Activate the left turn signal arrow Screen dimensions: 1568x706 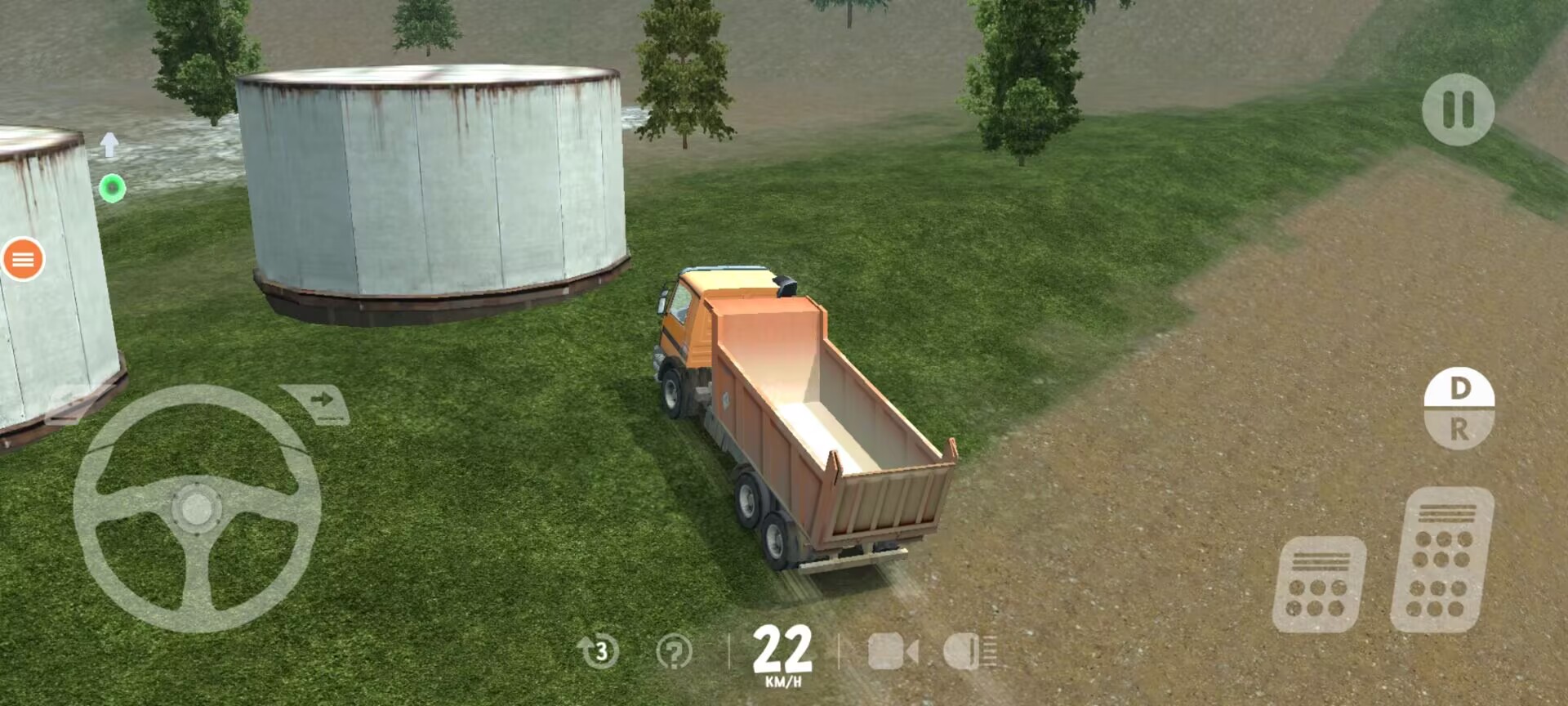coord(72,402)
